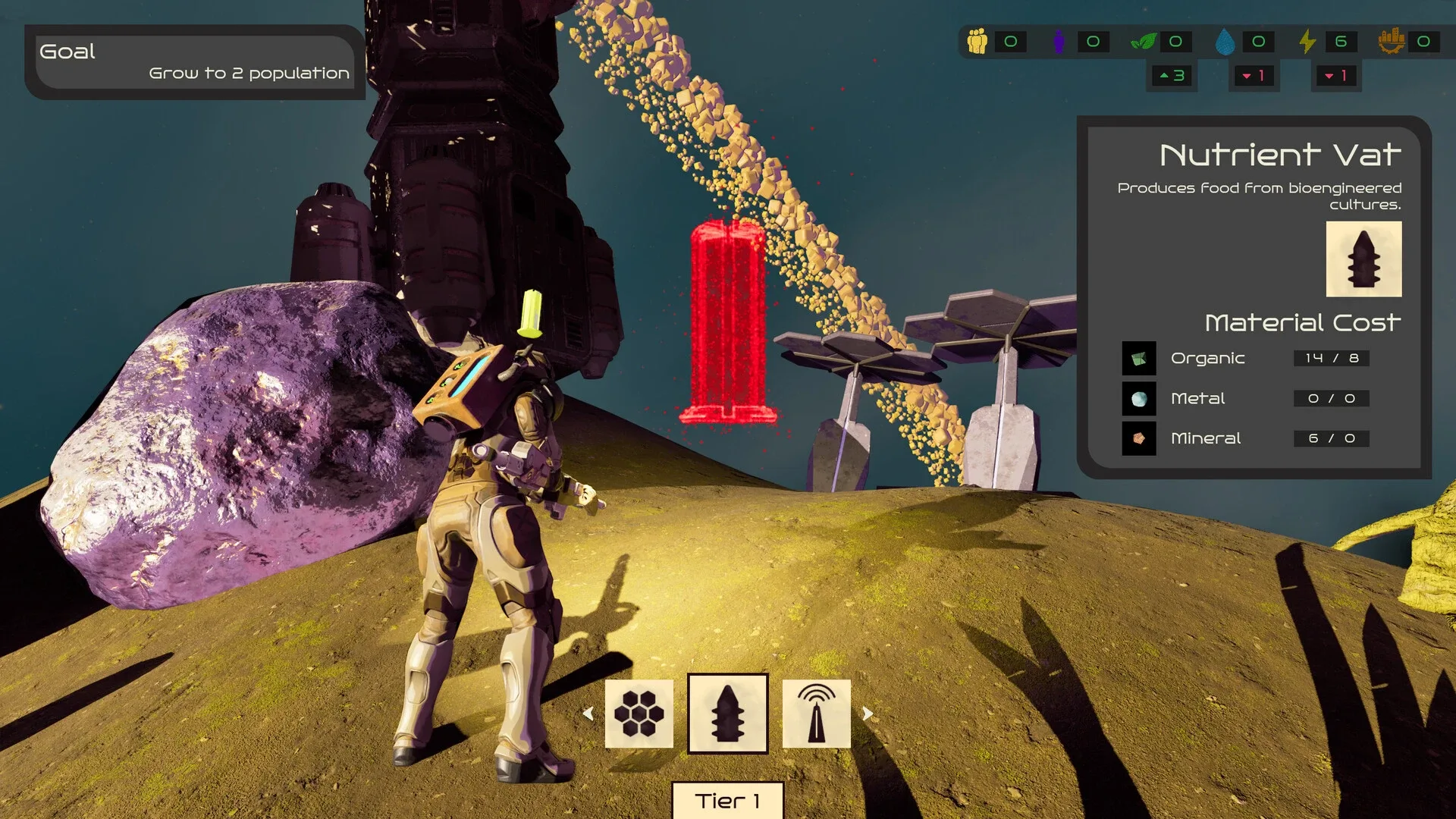Click the left arrow beside build slots
This screenshot has height=819, width=1456.
[588, 714]
